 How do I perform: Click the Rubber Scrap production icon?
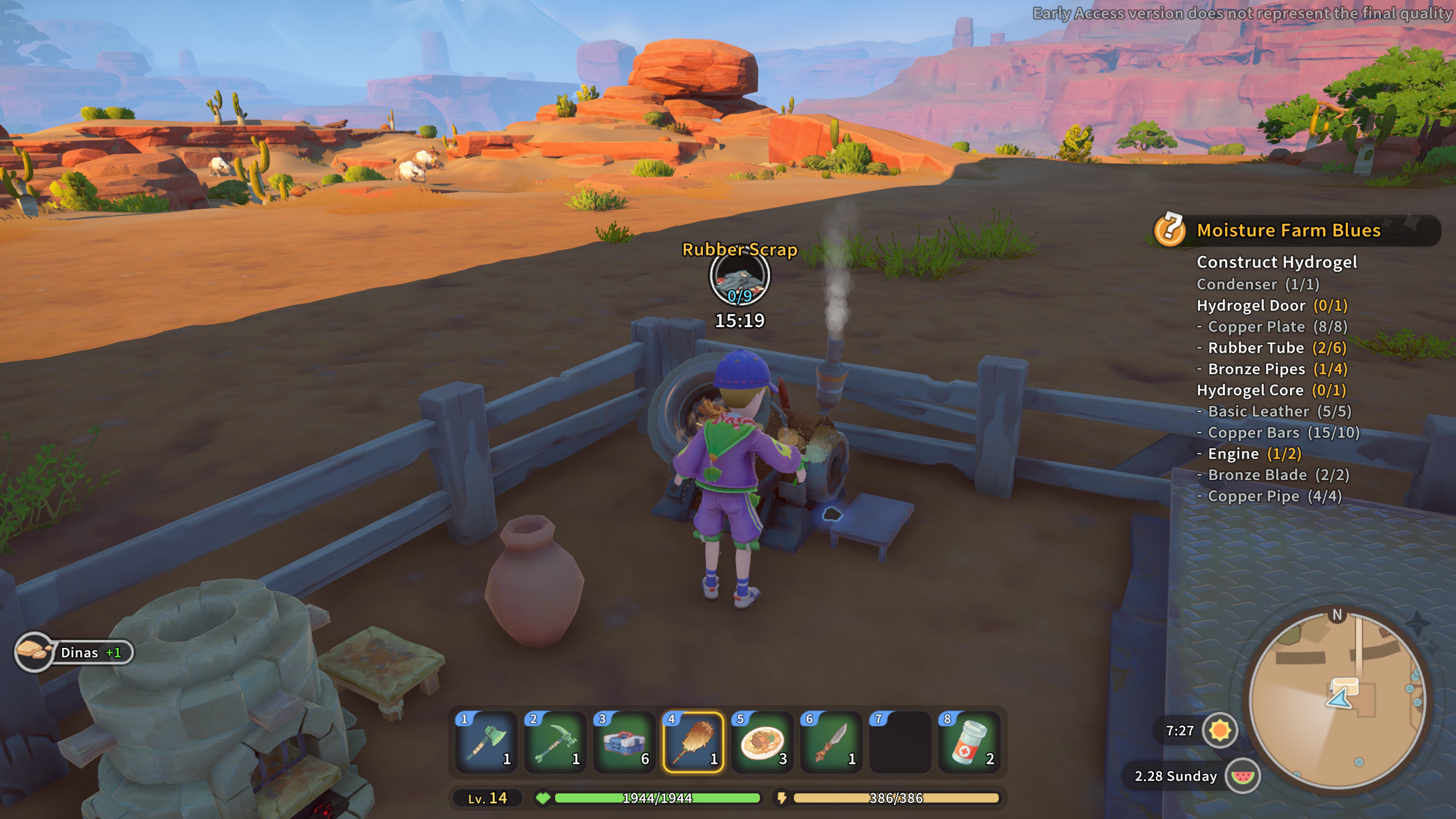(739, 278)
